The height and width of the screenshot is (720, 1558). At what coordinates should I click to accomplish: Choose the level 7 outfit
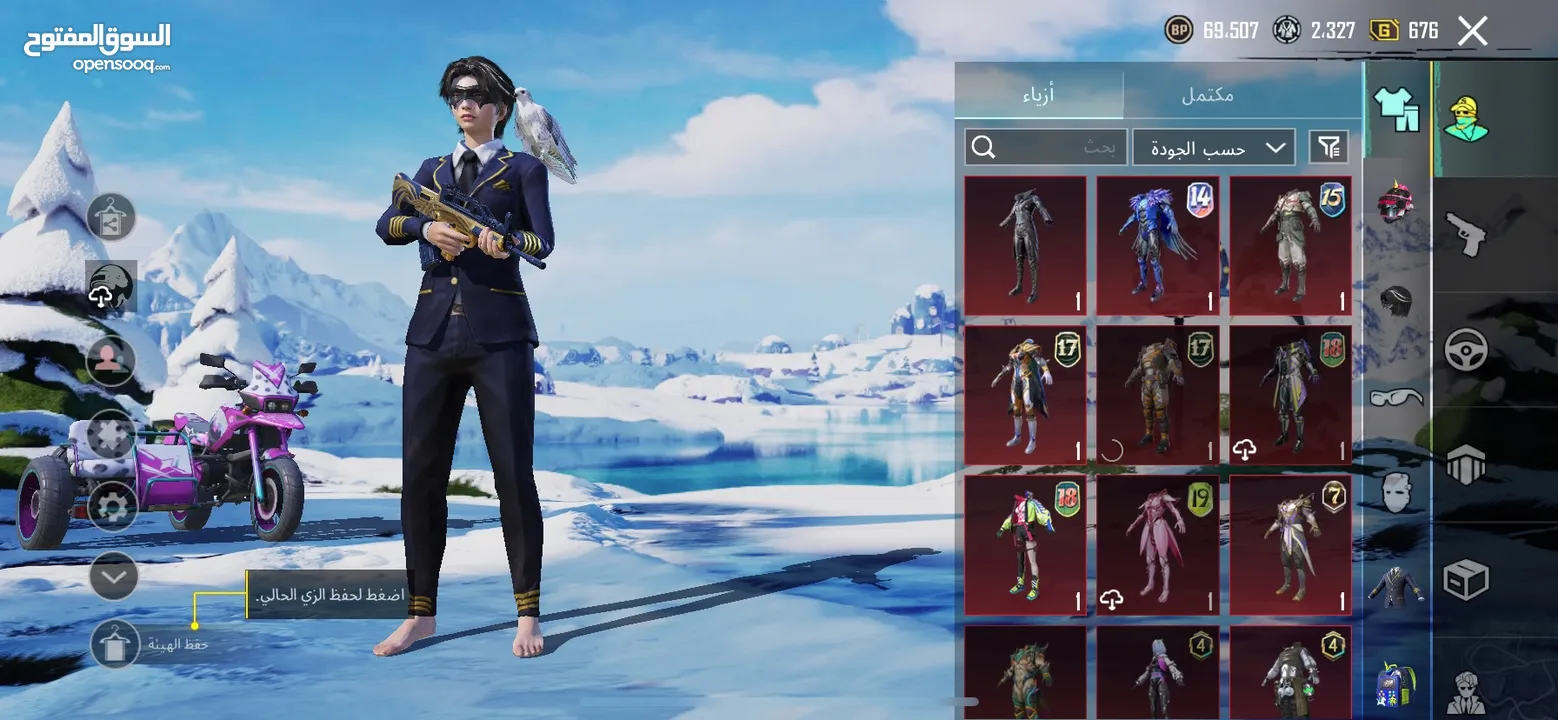point(1290,545)
